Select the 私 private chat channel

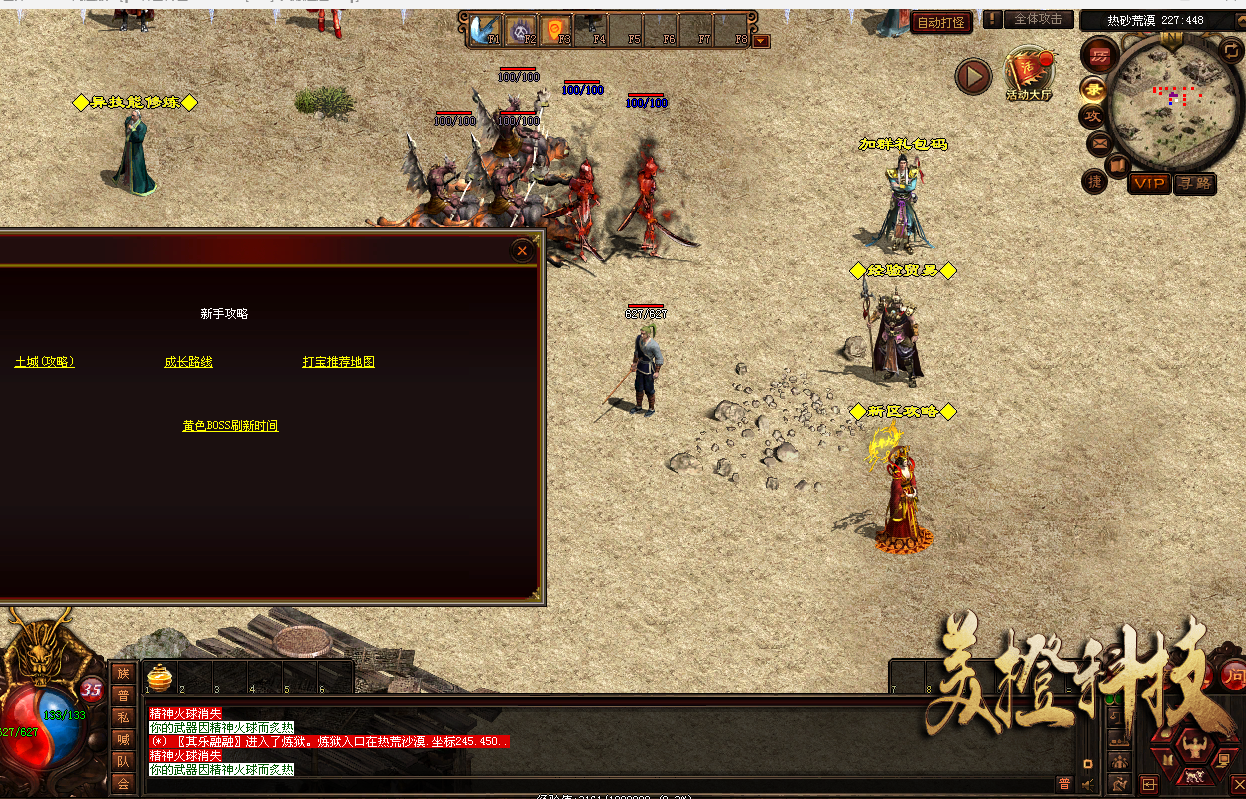point(123,716)
